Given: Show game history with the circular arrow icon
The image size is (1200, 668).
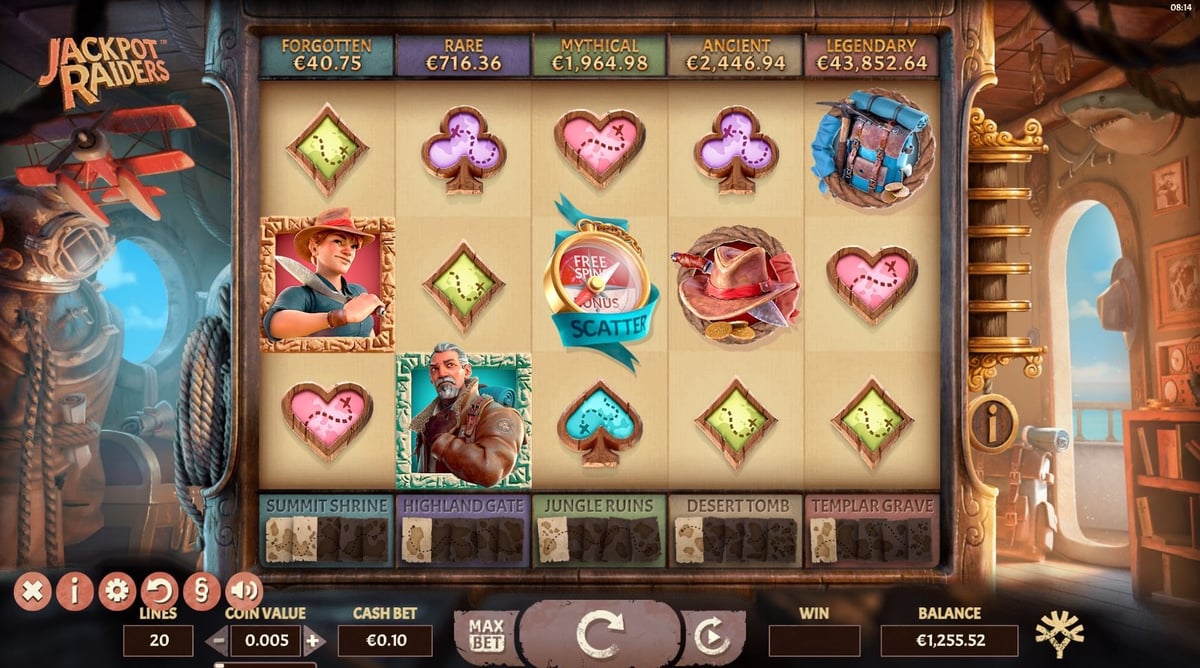Looking at the screenshot, I should coord(159,591).
